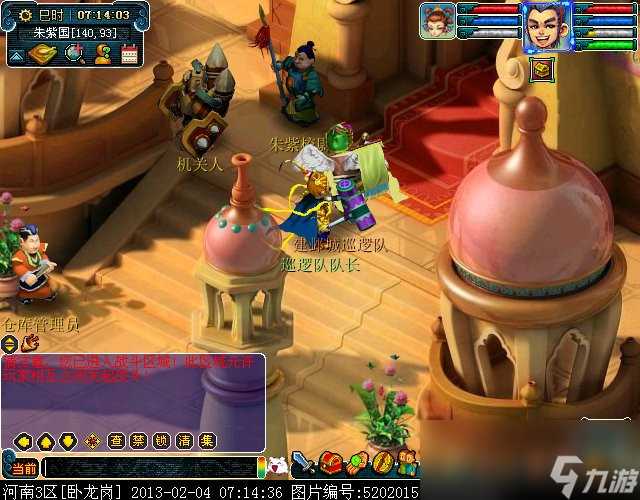
Task: Open the help advisor person icon
Action: click(x=103, y=54)
